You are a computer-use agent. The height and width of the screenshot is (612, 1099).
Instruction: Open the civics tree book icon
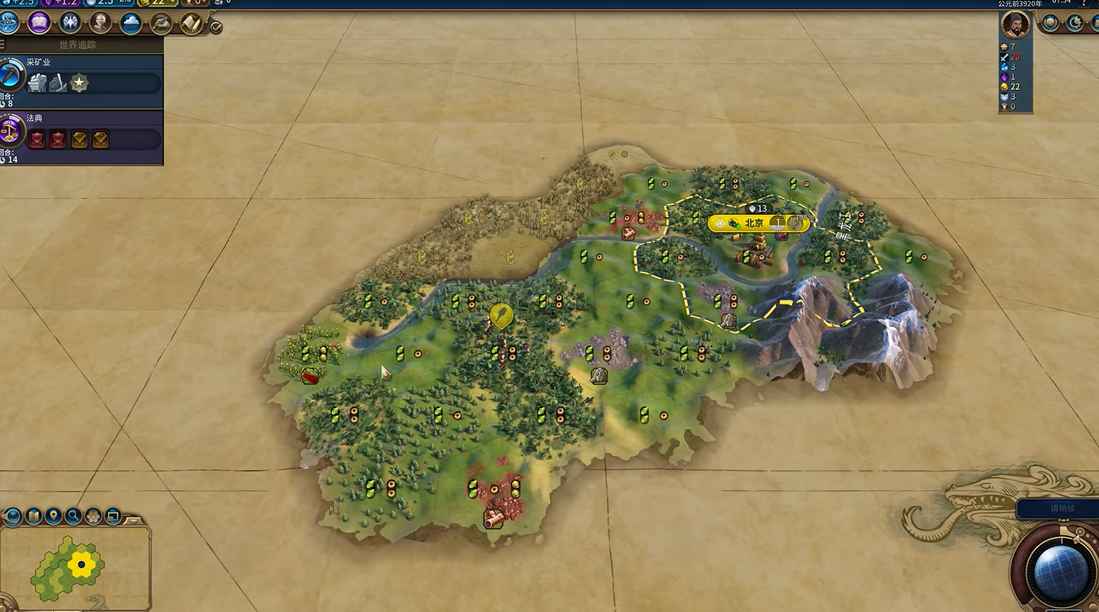40,22
